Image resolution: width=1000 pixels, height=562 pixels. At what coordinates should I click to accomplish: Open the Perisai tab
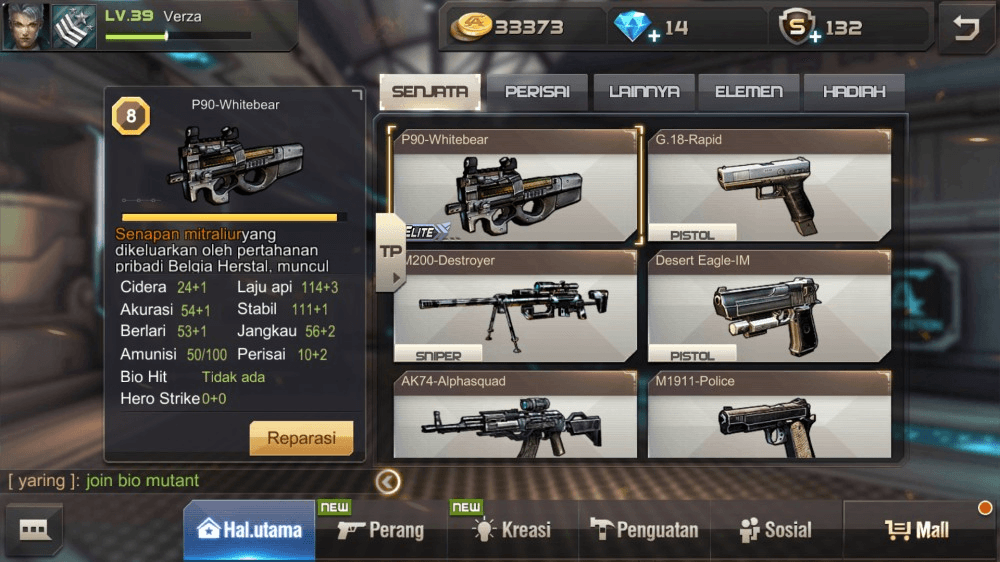tap(537, 92)
